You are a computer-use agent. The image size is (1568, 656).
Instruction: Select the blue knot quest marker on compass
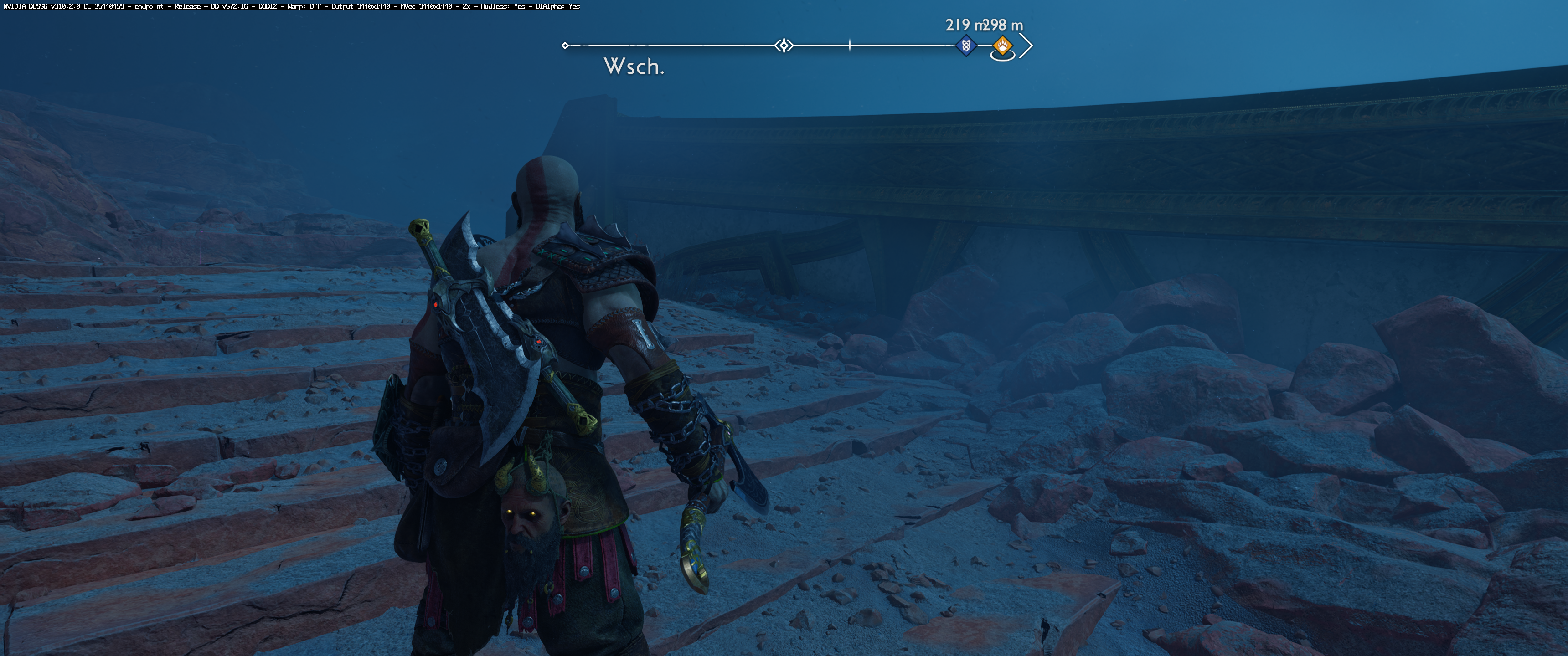pyautogui.click(x=965, y=46)
